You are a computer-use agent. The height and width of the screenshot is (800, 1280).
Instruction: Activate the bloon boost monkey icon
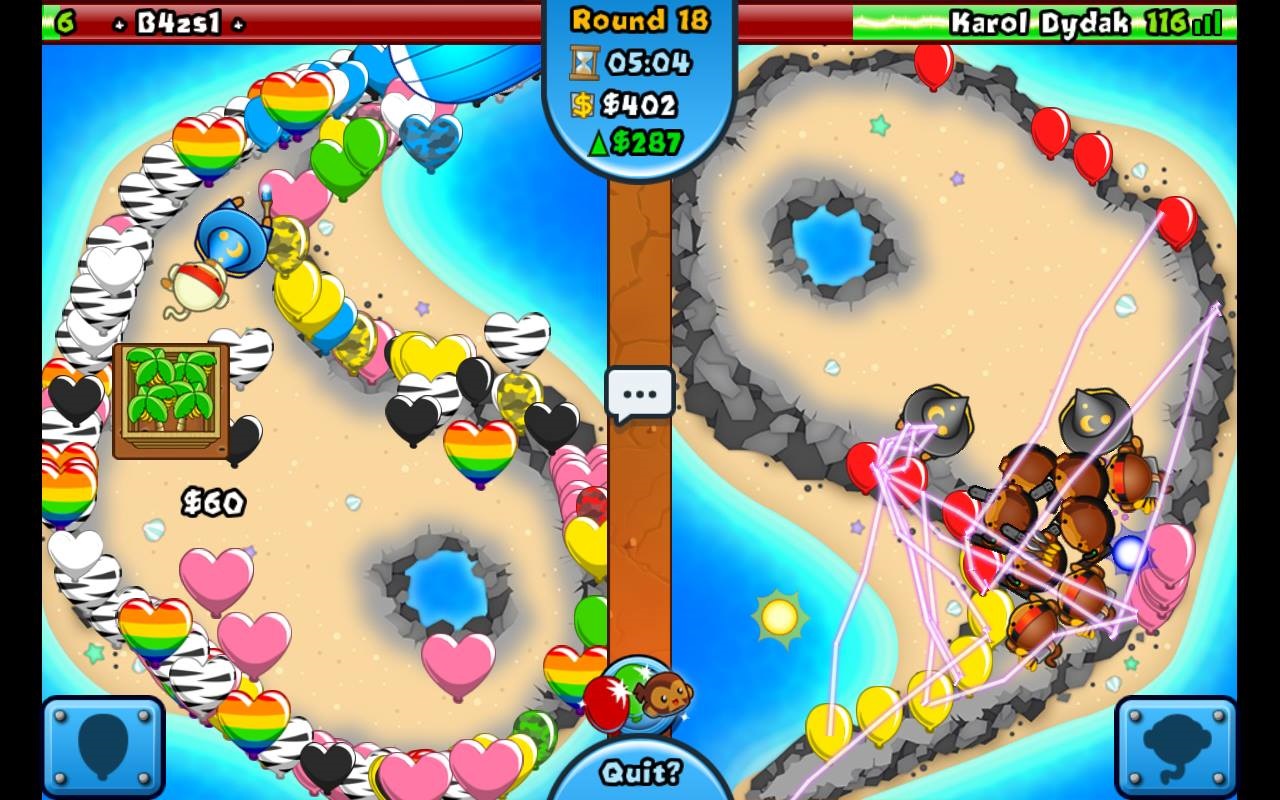[x=640, y=695]
